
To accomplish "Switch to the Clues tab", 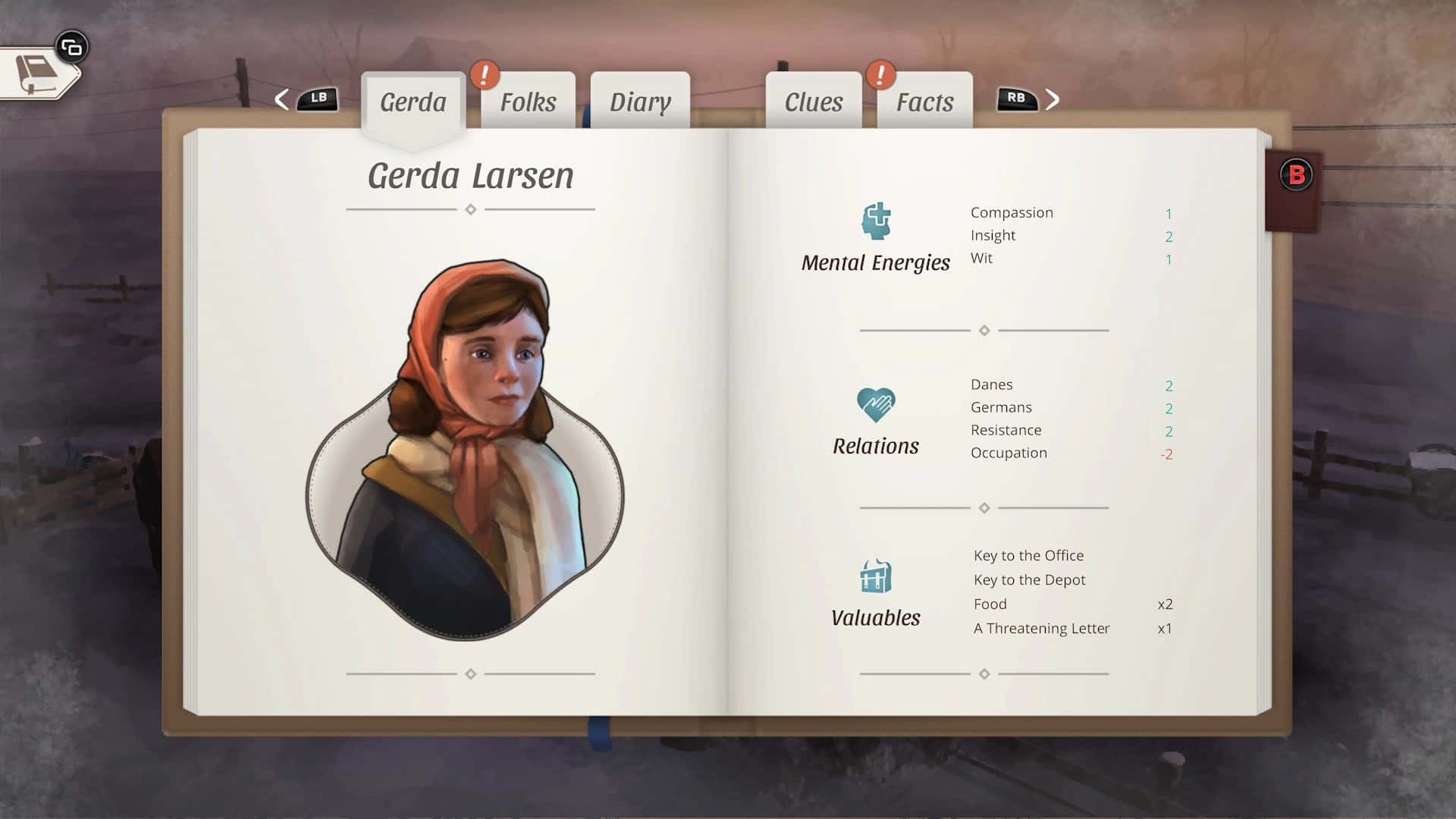I will pyautogui.click(x=812, y=101).
